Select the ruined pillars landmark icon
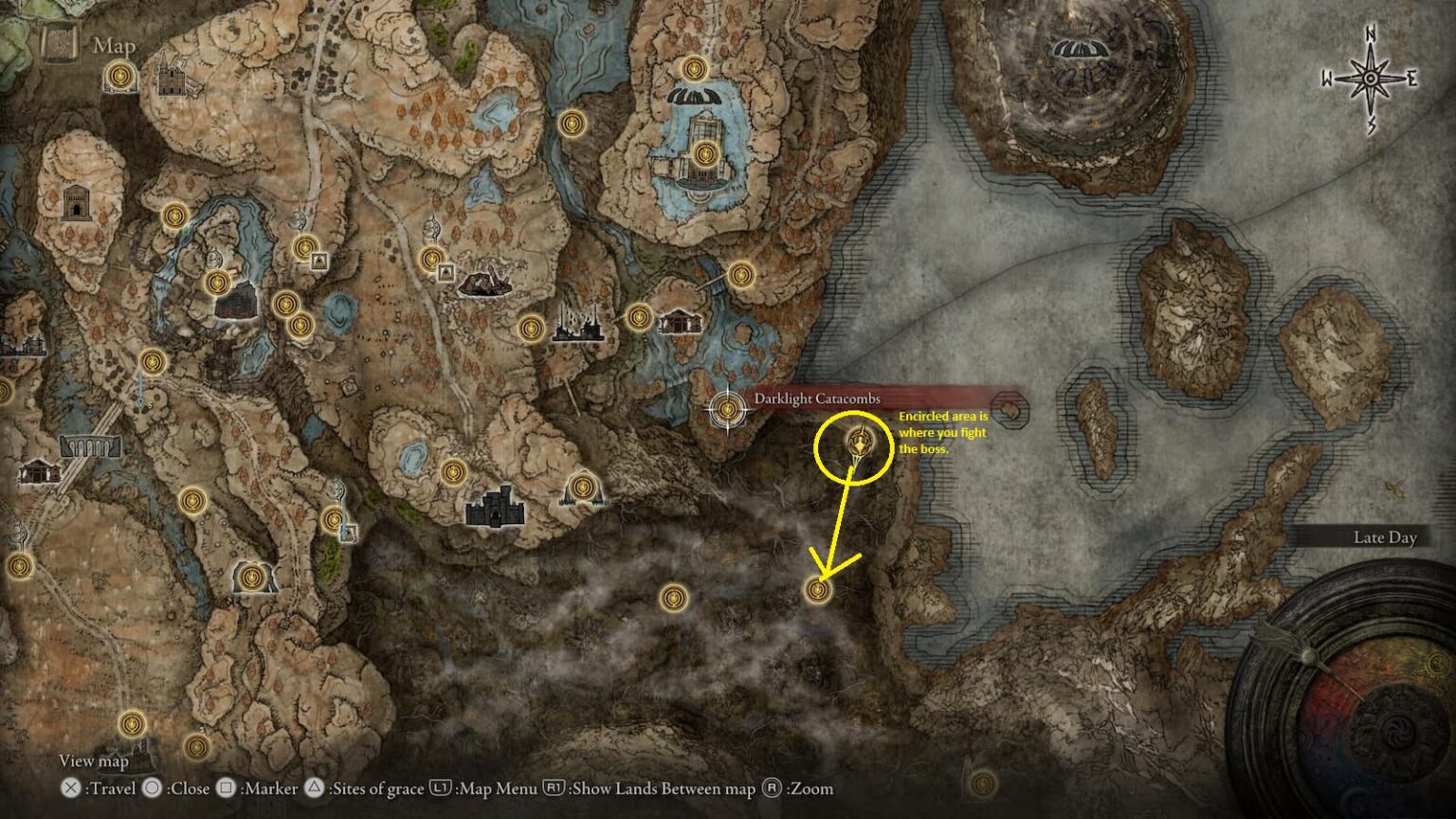Image resolution: width=1456 pixels, height=819 pixels. tap(577, 323)
